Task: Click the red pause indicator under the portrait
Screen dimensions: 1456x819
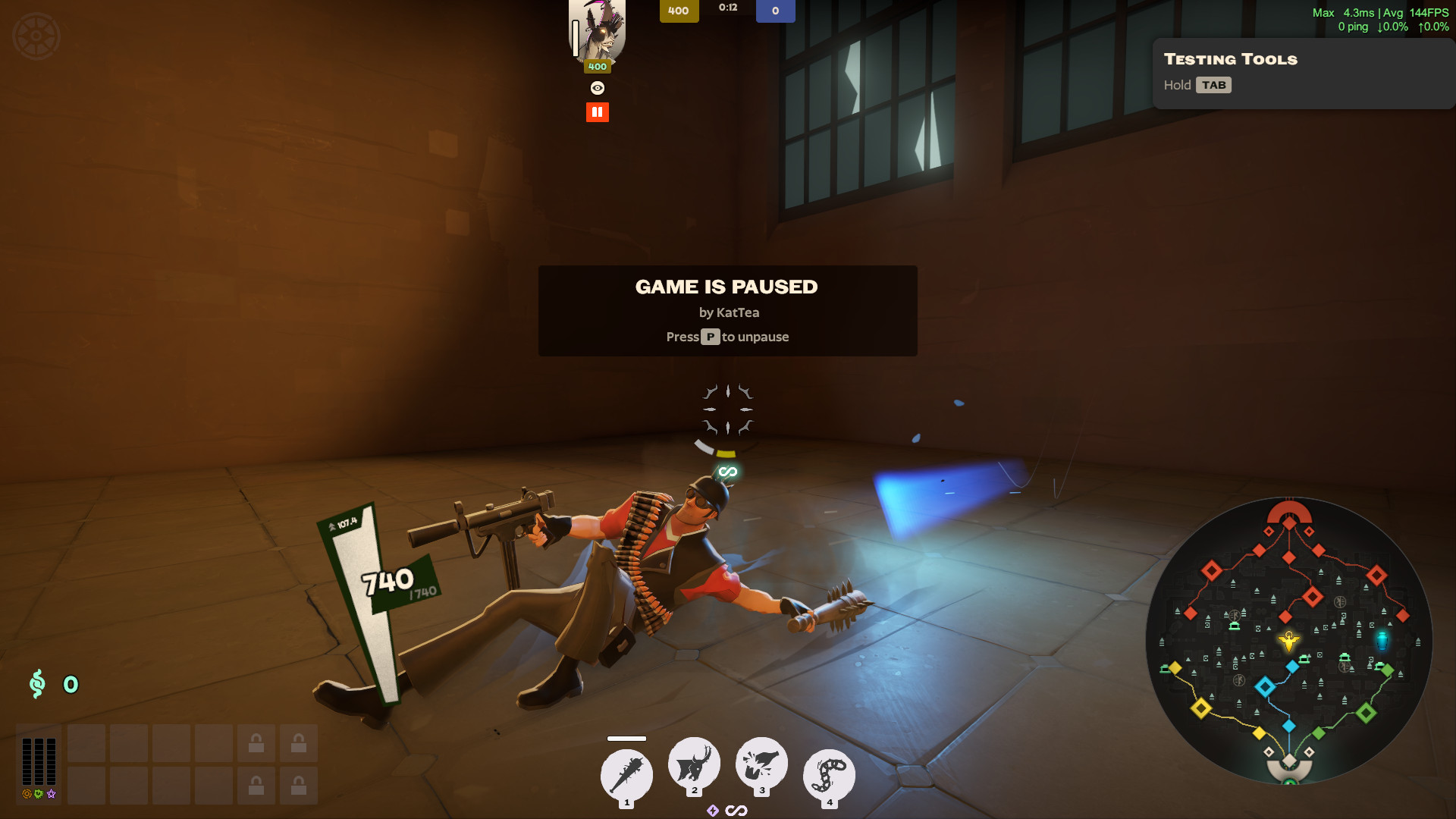Action: (598, 111)
